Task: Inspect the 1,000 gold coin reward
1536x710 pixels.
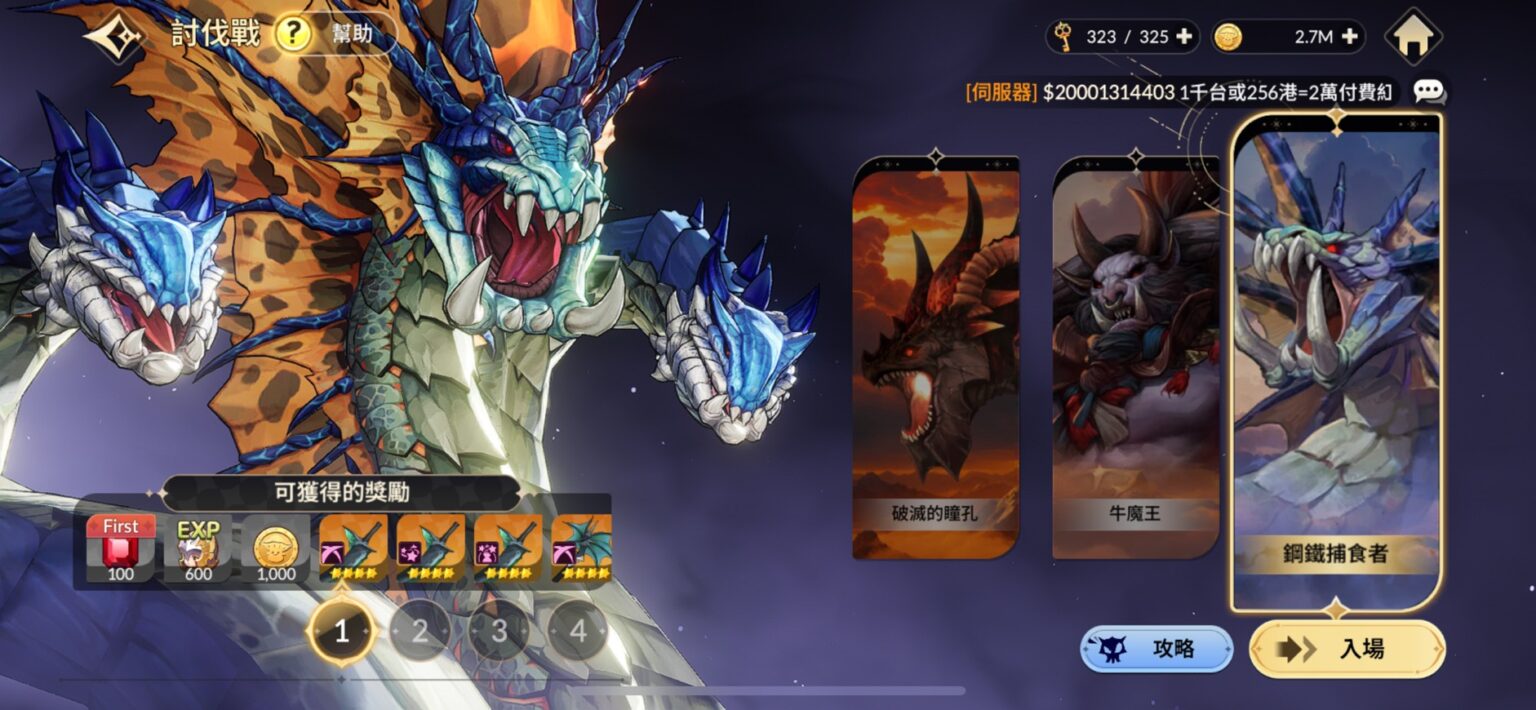Action: coord(275,548)
